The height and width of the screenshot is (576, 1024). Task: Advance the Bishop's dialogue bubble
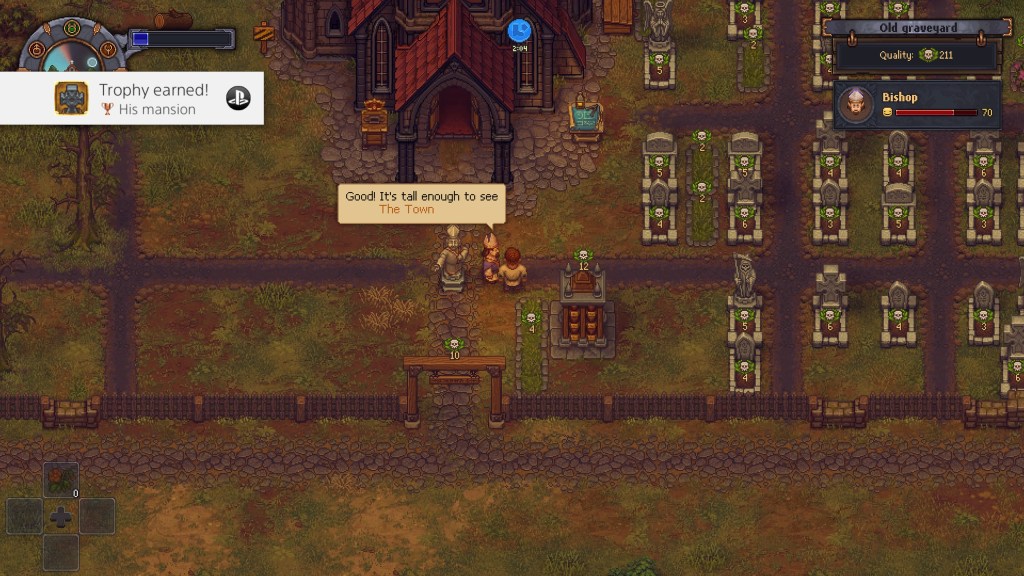421,202
